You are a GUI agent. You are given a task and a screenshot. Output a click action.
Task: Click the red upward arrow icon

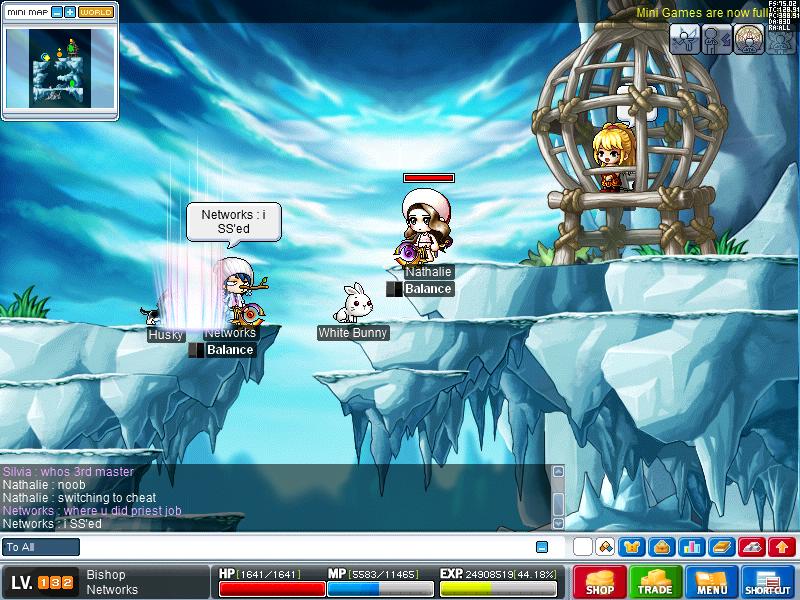click(x=782, y=547)
